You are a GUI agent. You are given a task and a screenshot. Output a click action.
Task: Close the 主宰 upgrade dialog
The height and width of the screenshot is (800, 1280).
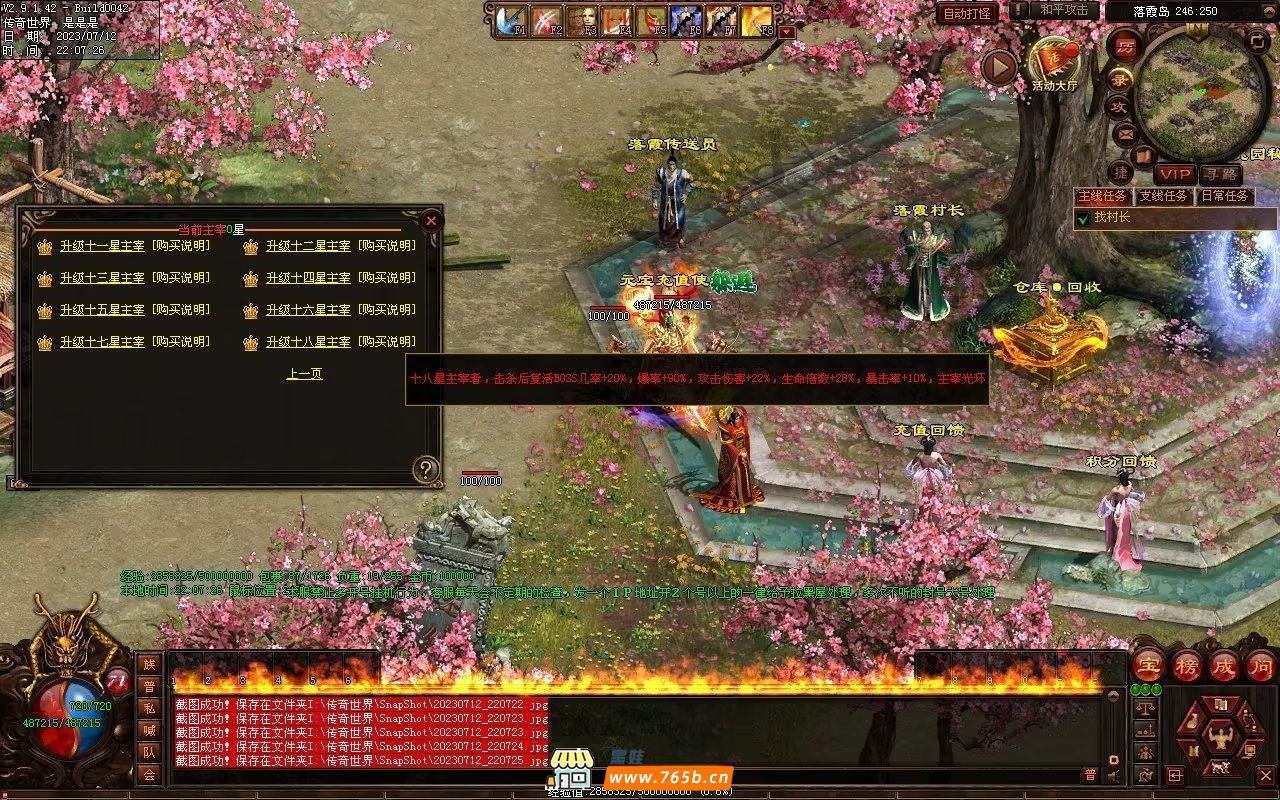[x=431, y=220]
